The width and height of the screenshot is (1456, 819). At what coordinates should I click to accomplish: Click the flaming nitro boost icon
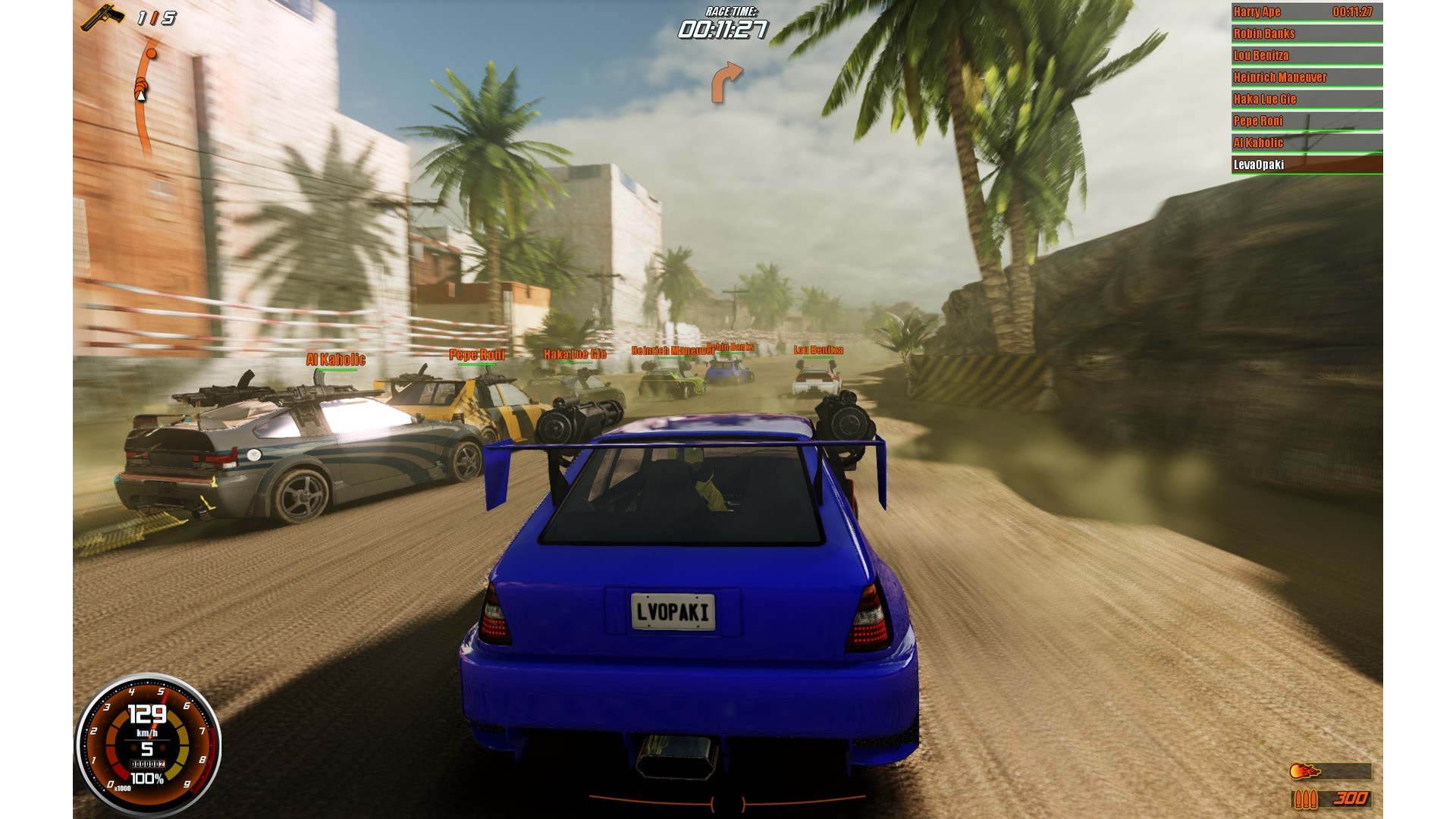1305,771
